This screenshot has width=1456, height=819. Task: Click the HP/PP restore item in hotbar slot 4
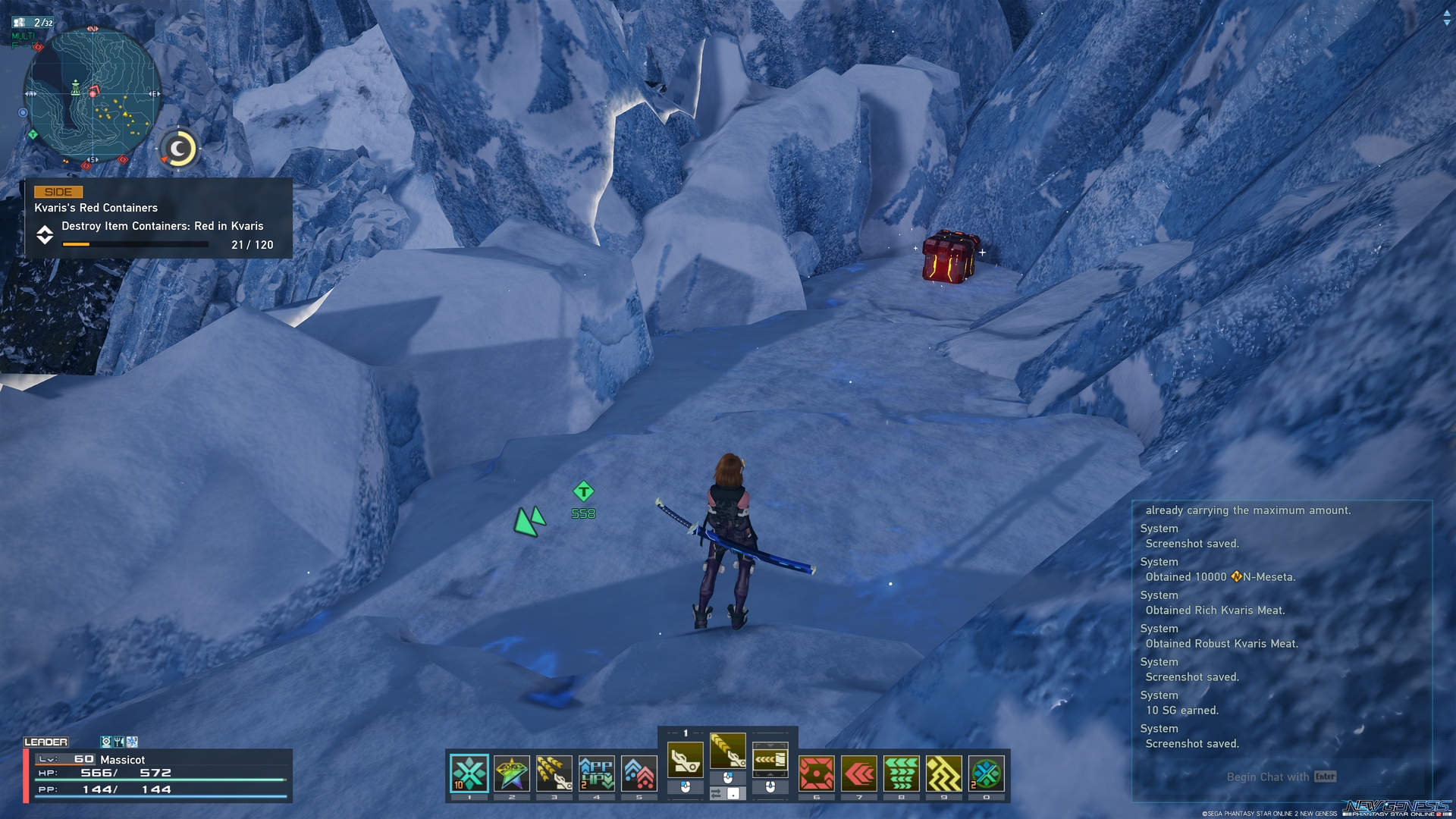pyautogui.click(x=596, y=773)
